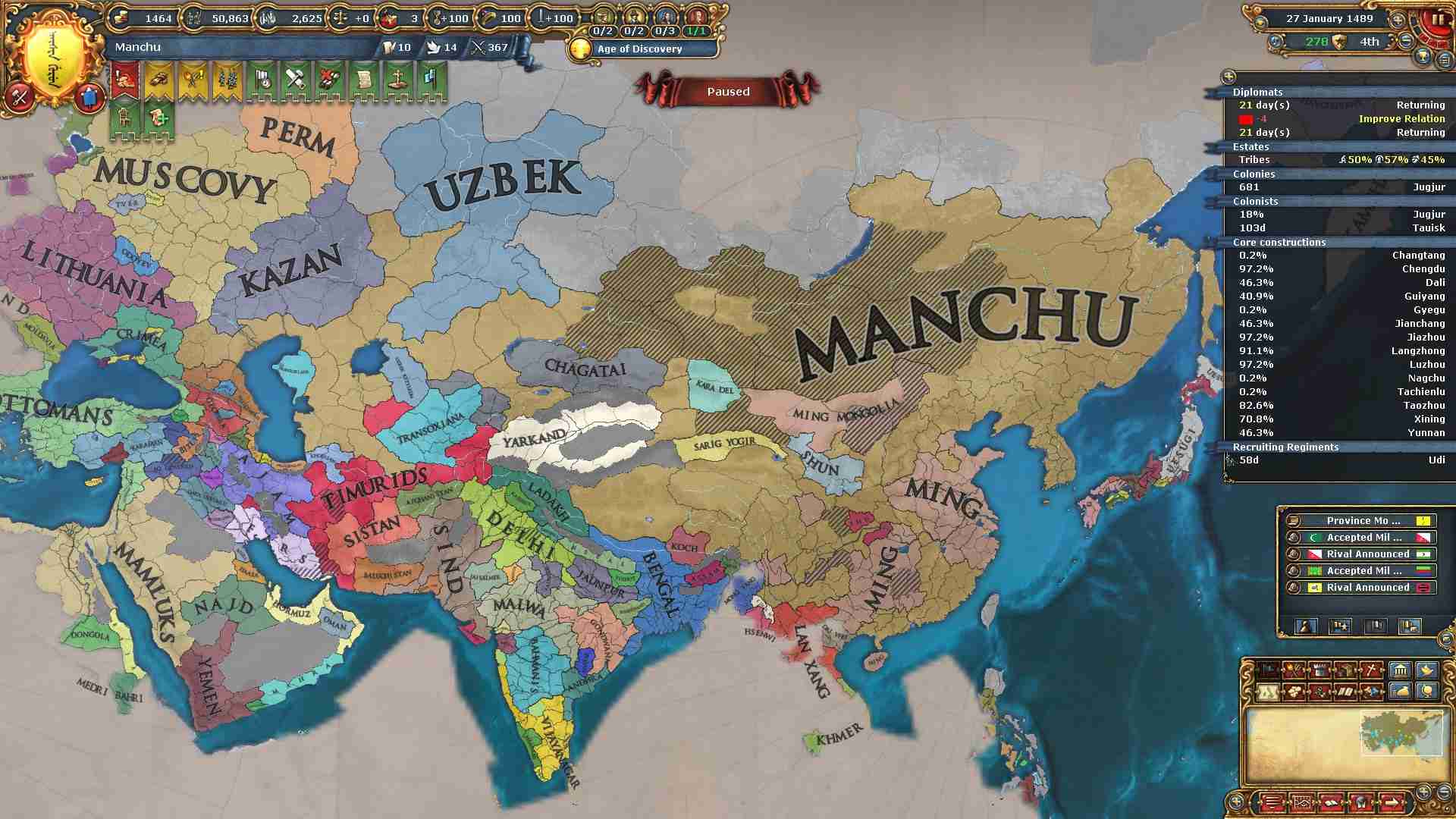The width and height of the screenshot is (1456, 819).
Task: Decrease game speed with minus button
Action: (1405, 41)
